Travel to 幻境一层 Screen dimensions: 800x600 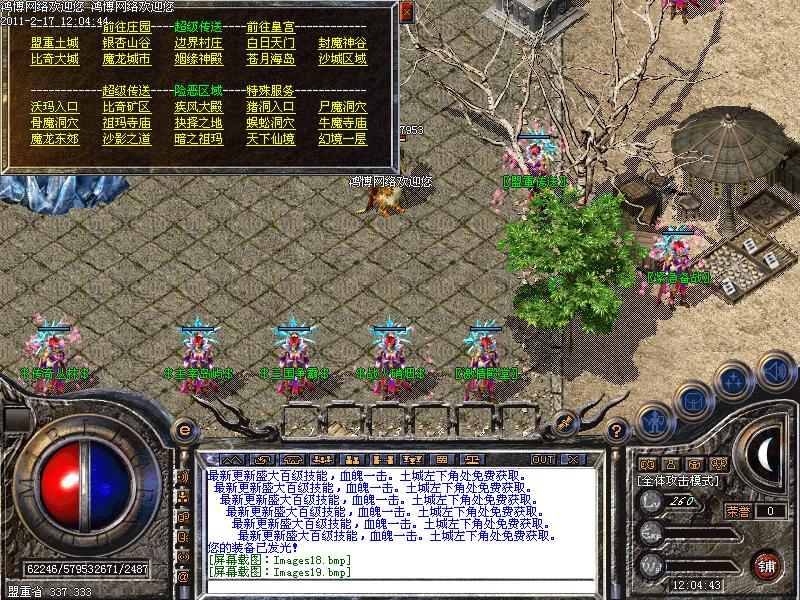[x=343, y=138]
